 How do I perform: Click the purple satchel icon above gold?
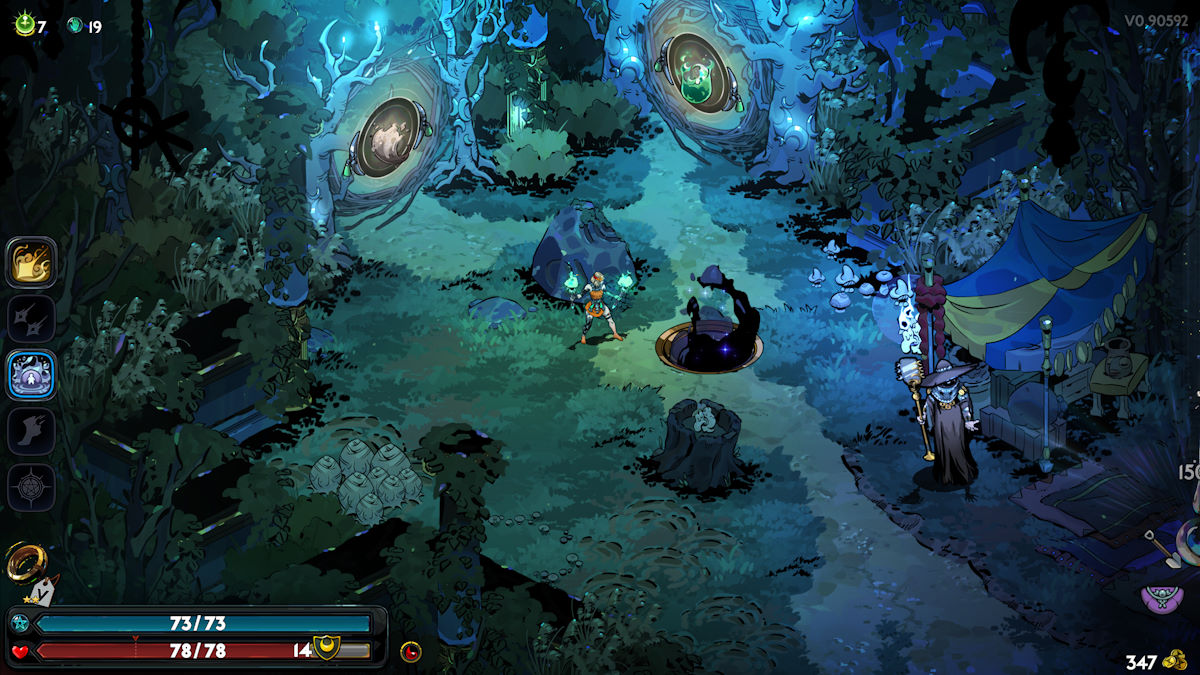(x=1161, y=599)
